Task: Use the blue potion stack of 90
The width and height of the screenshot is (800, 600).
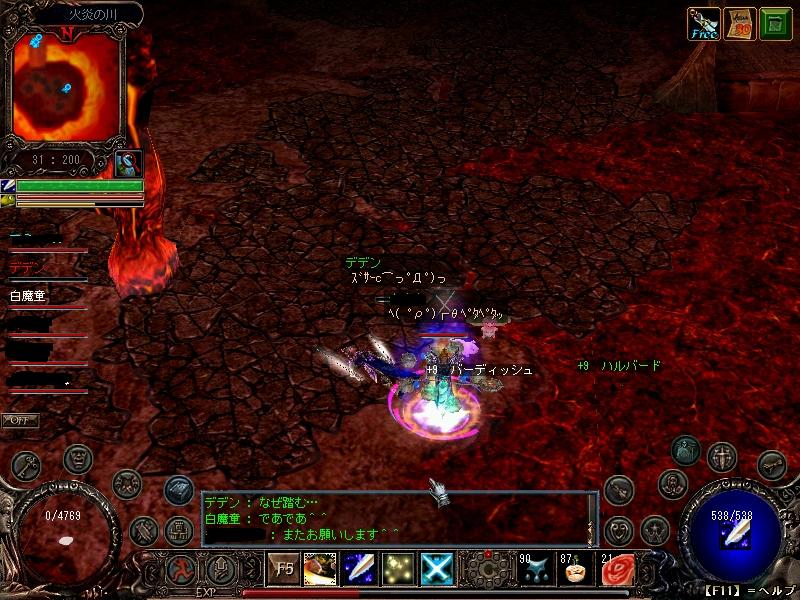Action: point(535,570)
